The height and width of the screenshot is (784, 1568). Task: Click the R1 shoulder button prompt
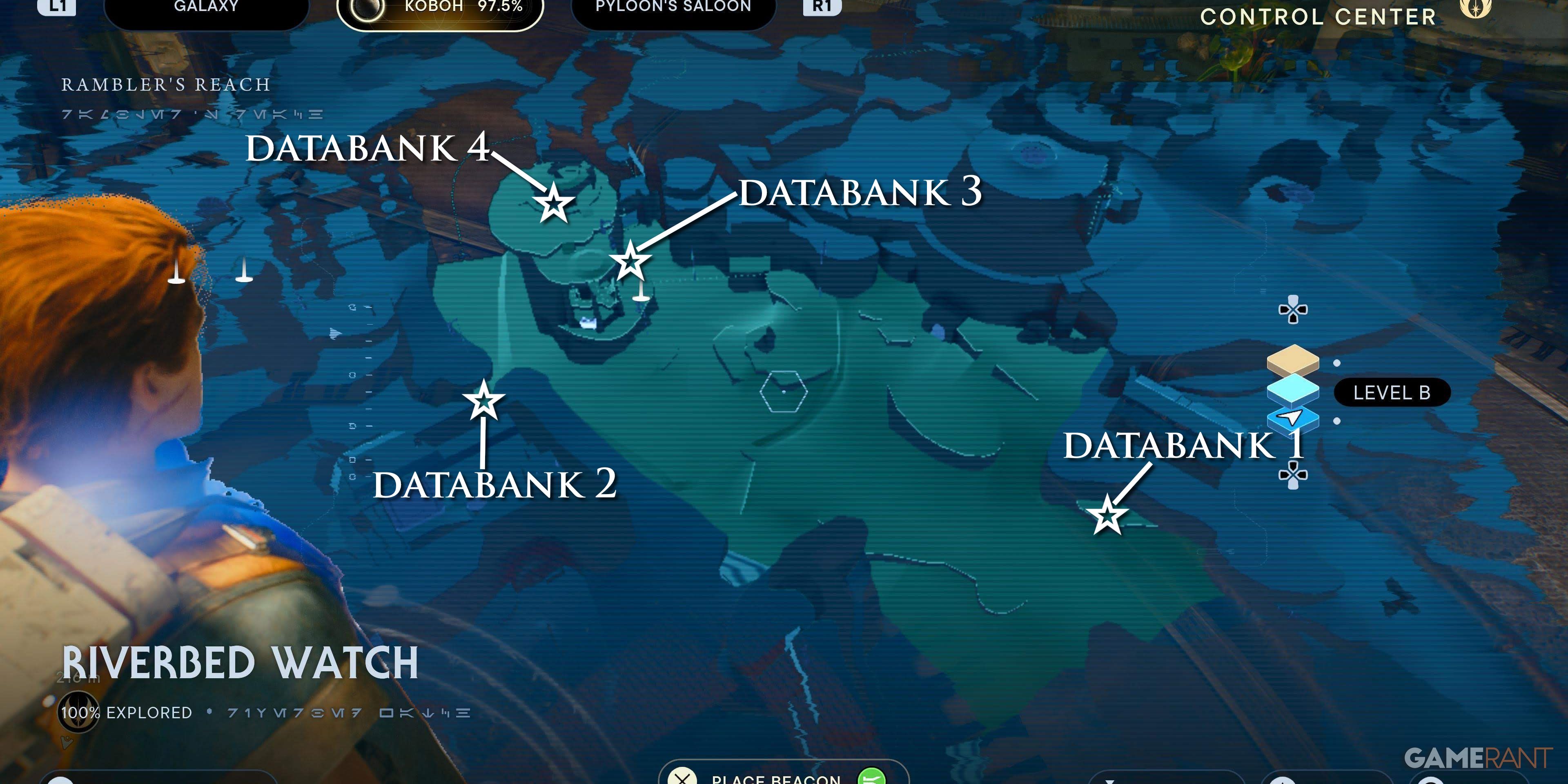pos(823,7)
